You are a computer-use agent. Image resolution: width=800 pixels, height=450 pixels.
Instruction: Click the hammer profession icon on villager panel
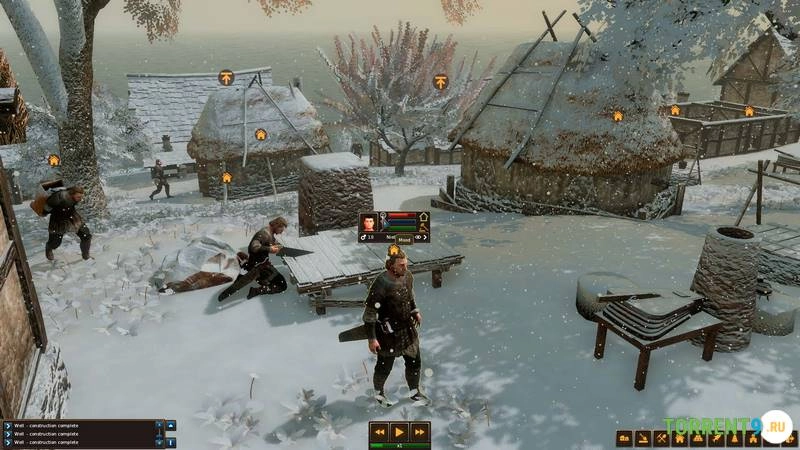pos(423,226)
